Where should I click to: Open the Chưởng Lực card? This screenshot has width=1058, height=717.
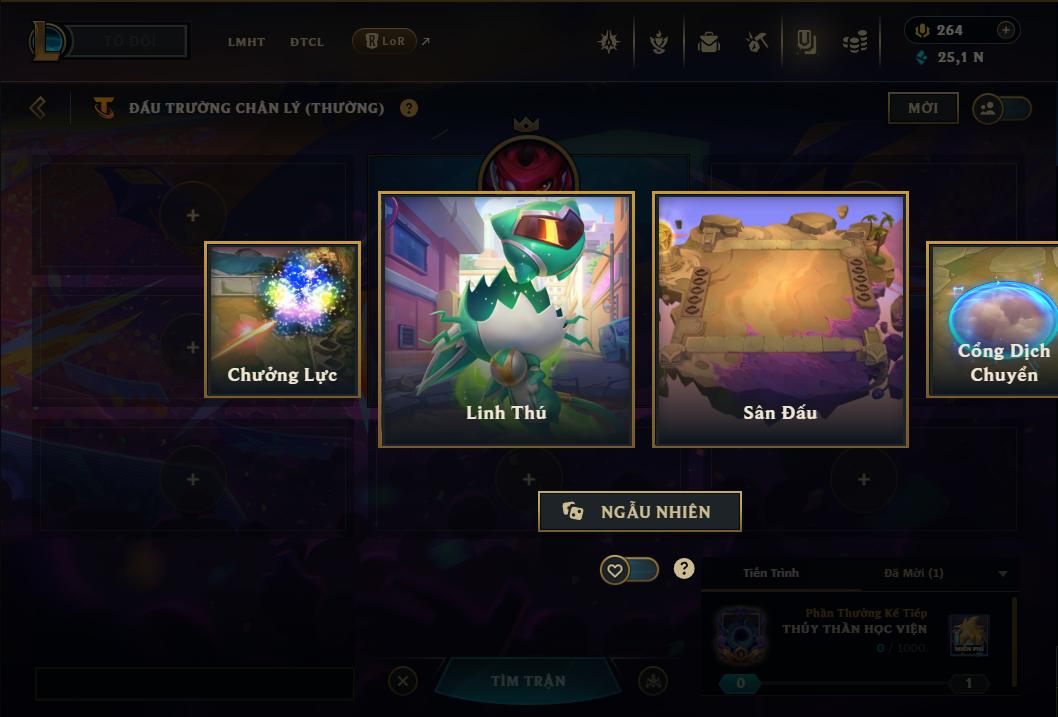(x=282, y=319)
